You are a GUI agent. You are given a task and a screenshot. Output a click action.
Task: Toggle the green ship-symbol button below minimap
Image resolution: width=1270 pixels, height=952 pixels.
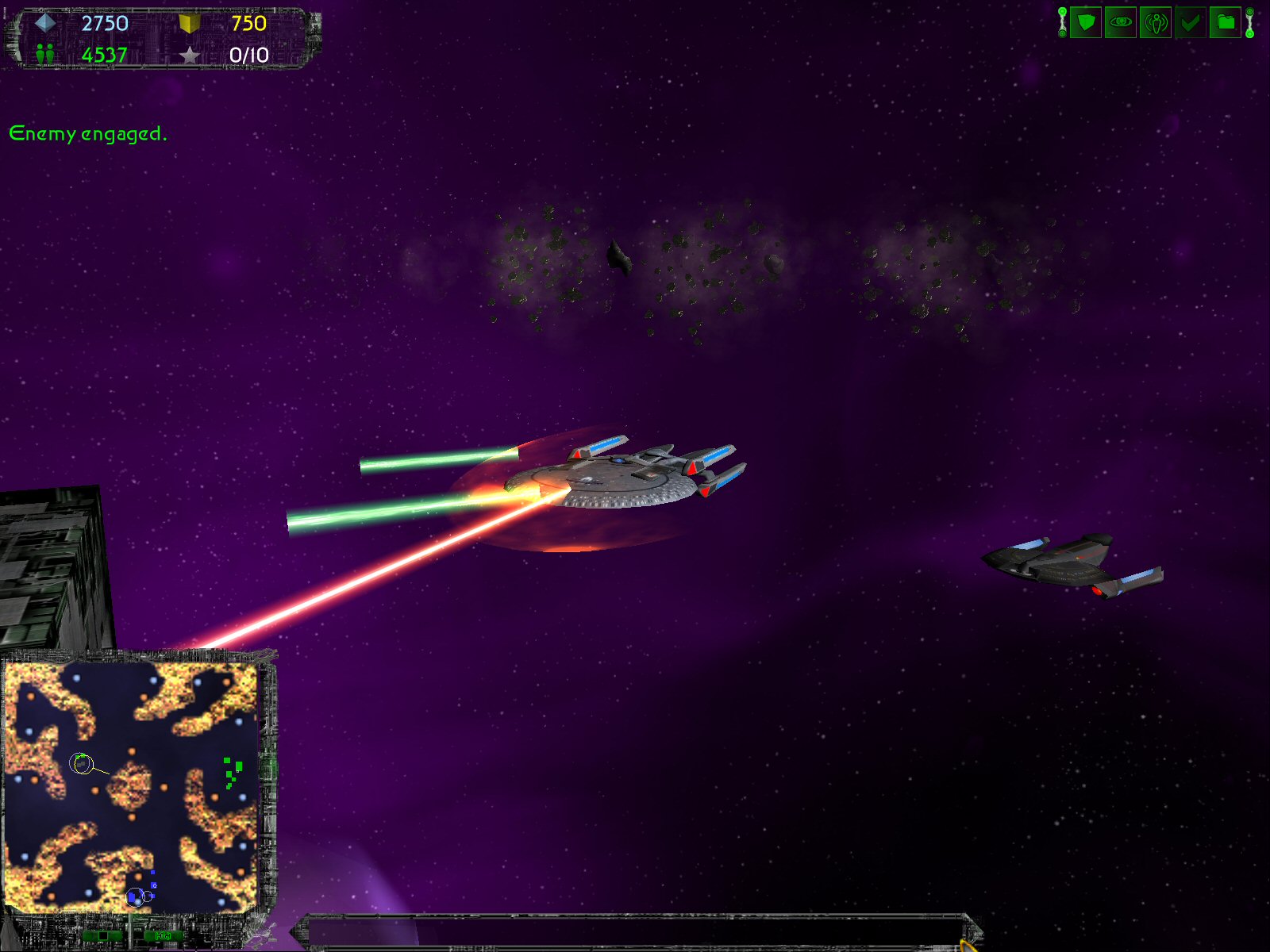pyautogui.click(x=164, y=936)
